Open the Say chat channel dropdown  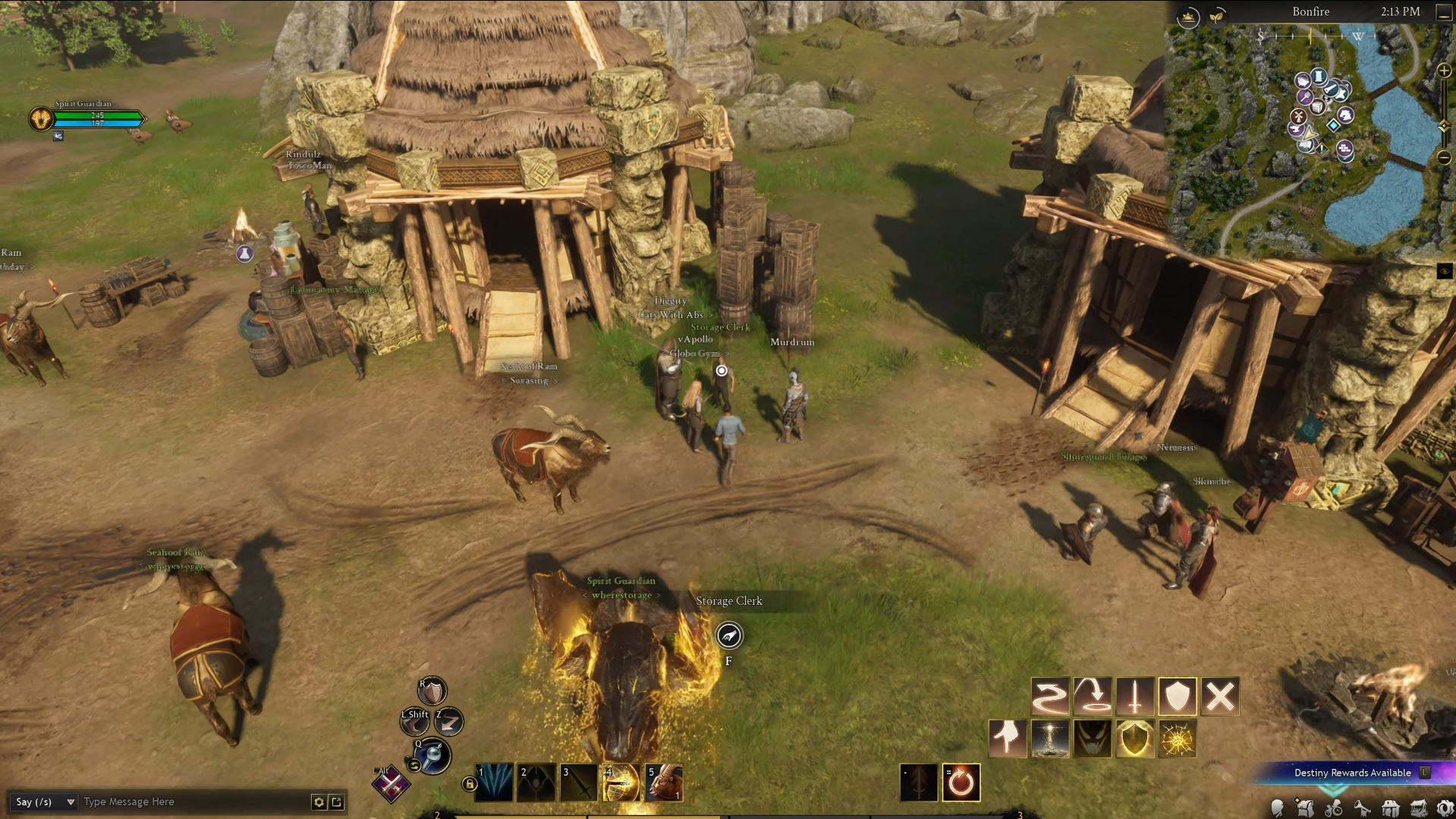[45, 802]
